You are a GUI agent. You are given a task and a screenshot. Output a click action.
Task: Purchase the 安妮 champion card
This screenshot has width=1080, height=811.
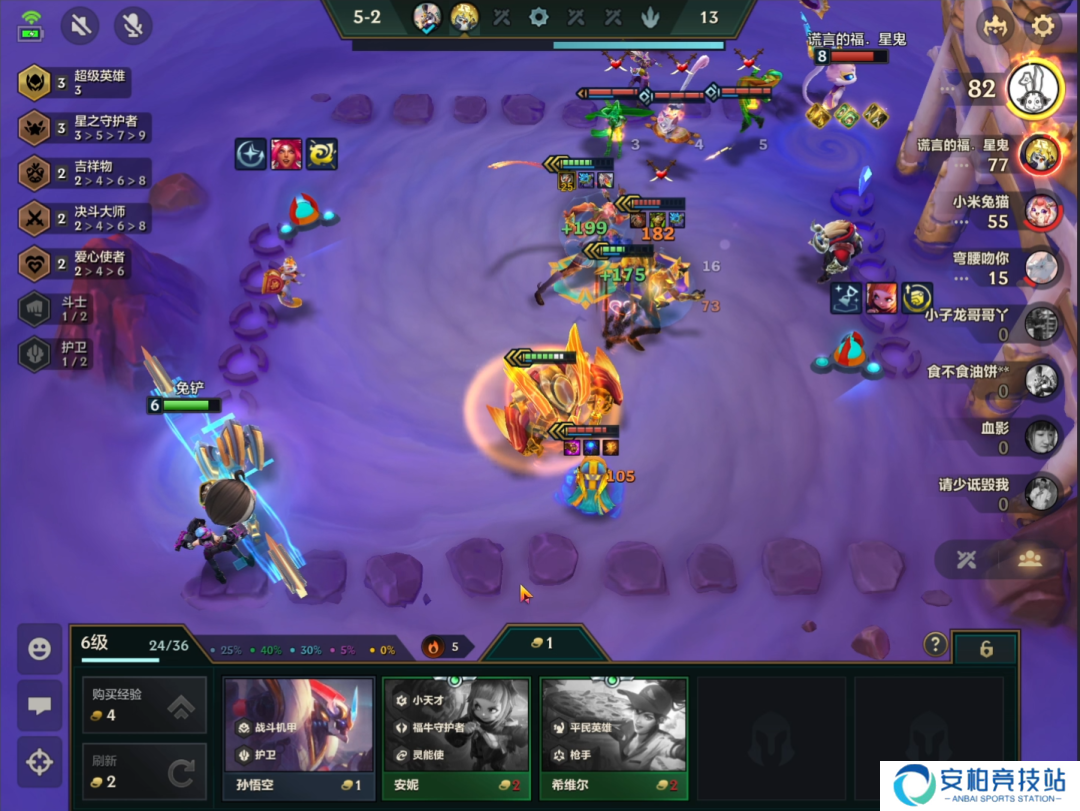(455, 738)
